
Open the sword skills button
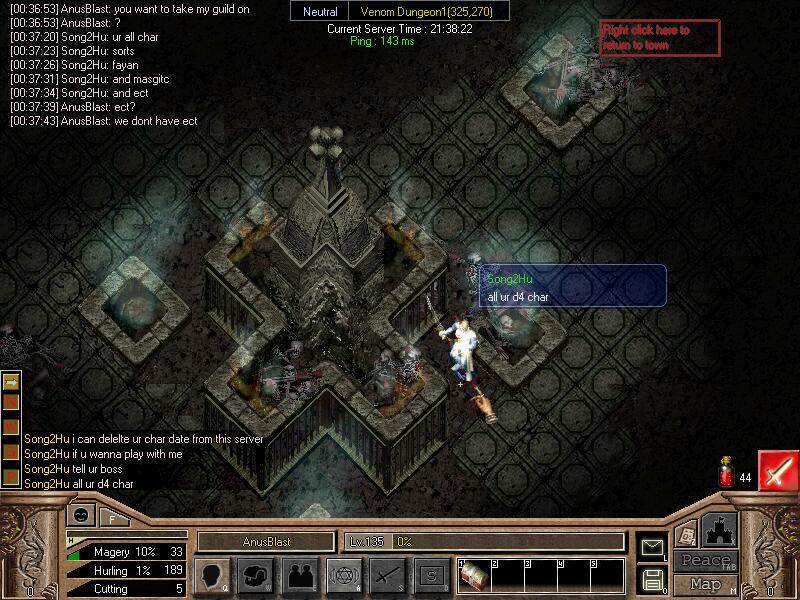pos(387,575)
